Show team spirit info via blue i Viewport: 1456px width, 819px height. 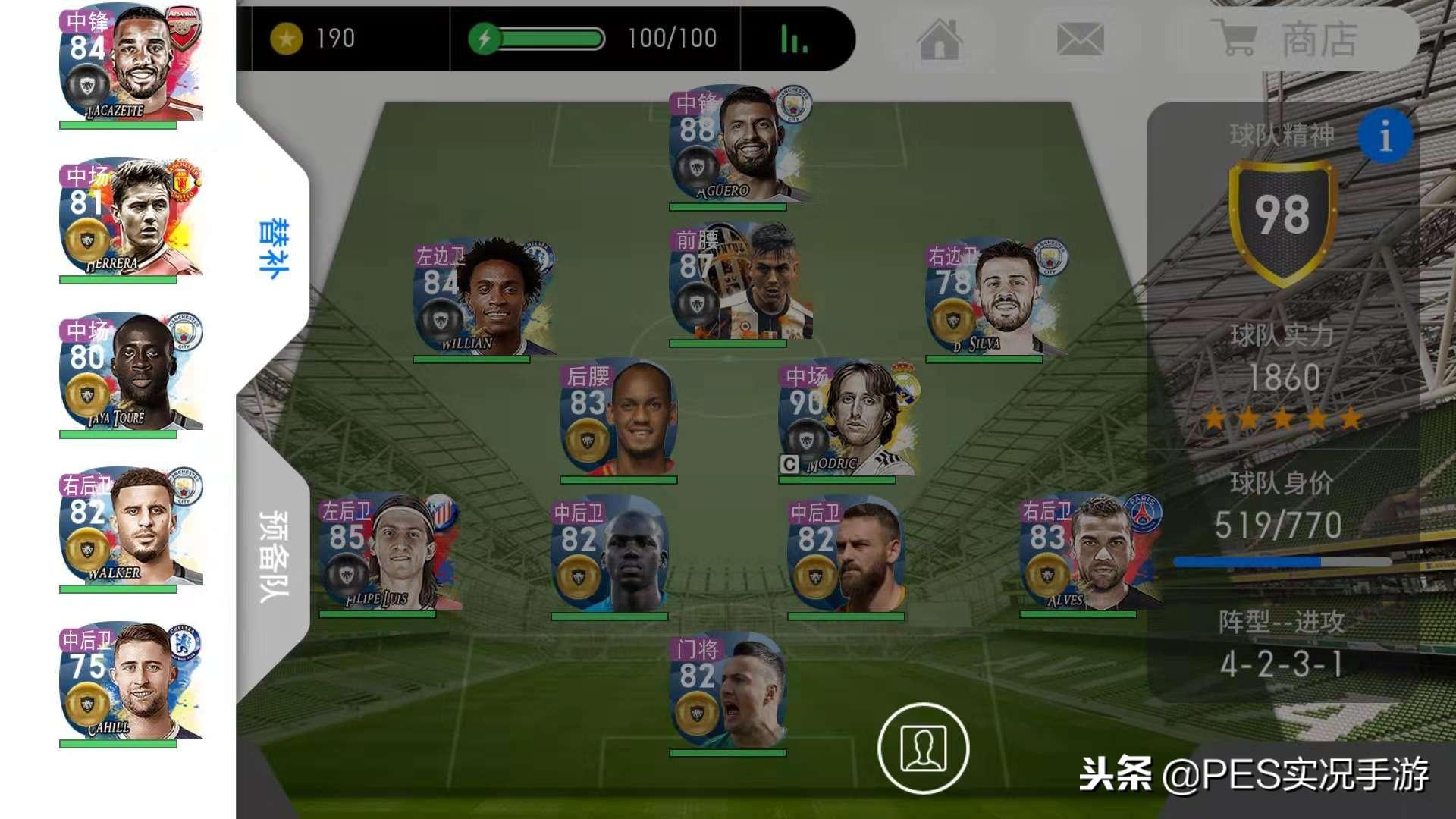tap(1385, 136)
